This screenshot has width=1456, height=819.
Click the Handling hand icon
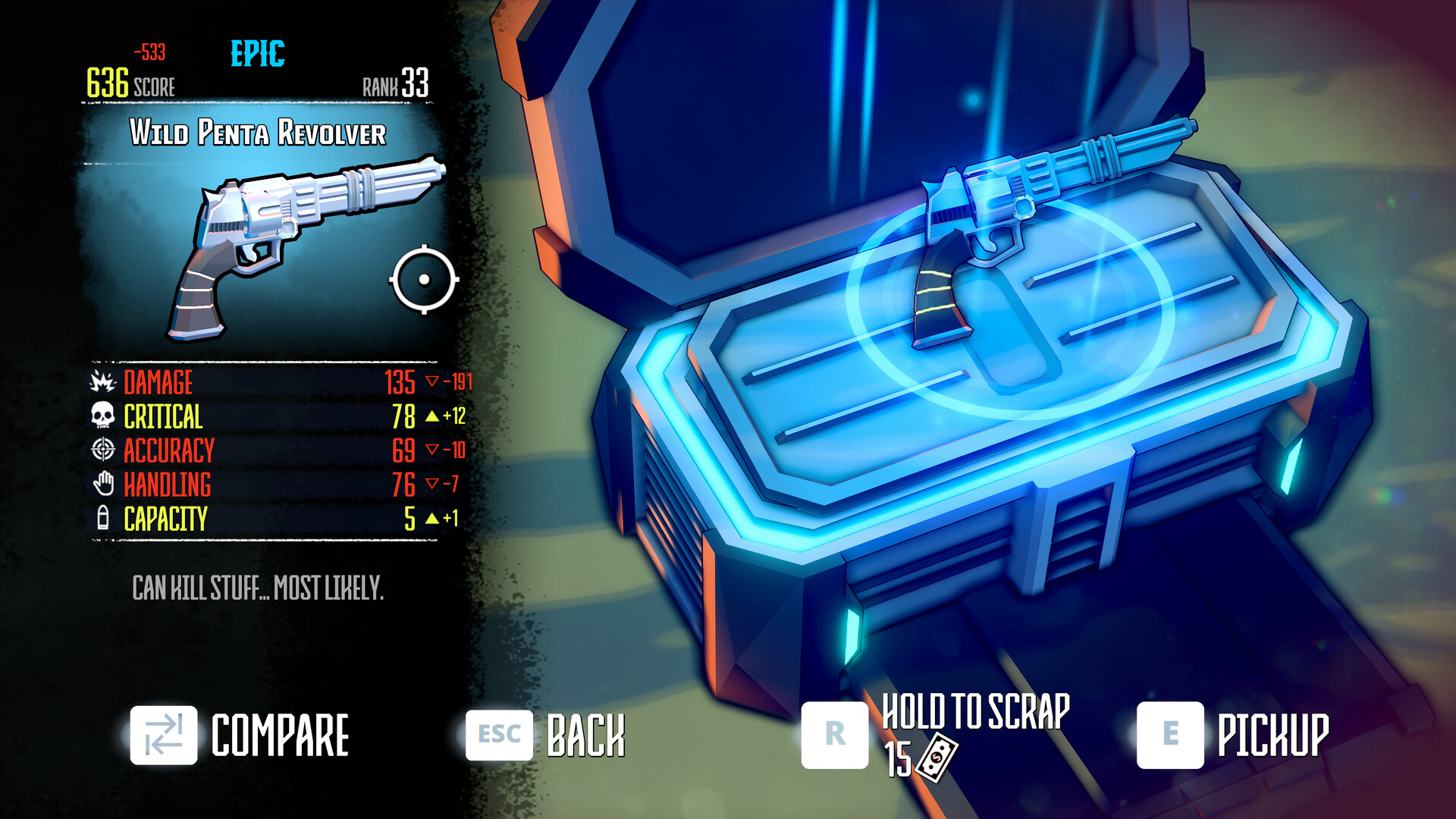coord(102,483)
